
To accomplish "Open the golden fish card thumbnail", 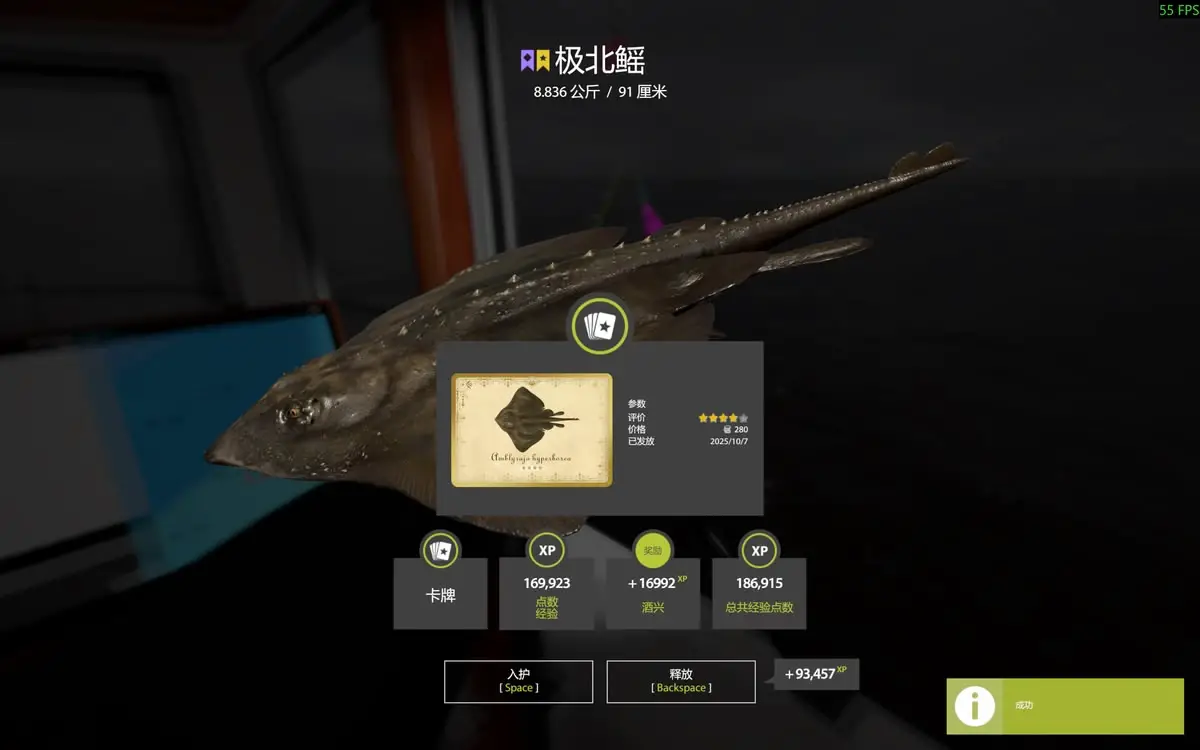I will tap(531, 430).
